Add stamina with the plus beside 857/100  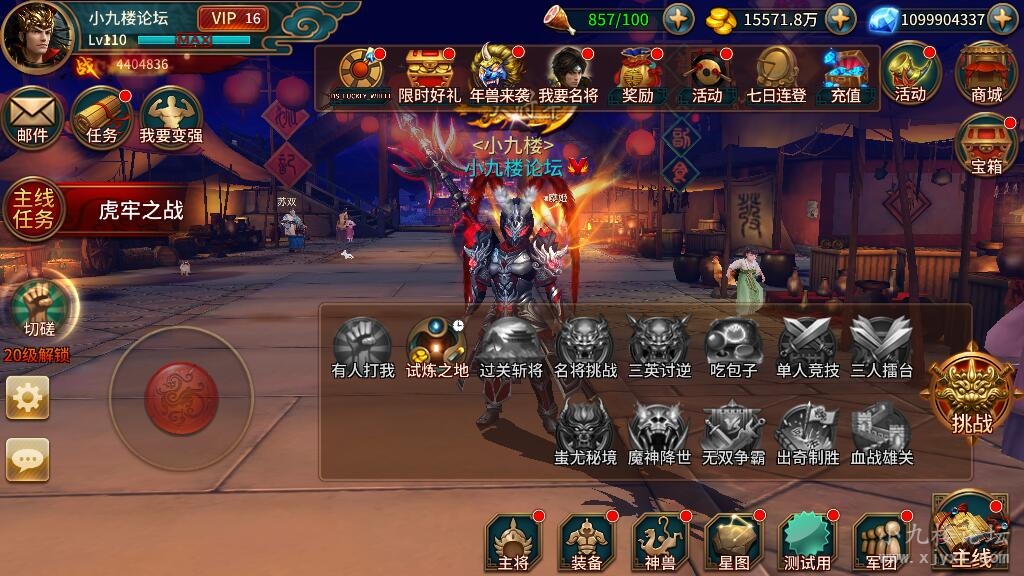coord(677,18)
